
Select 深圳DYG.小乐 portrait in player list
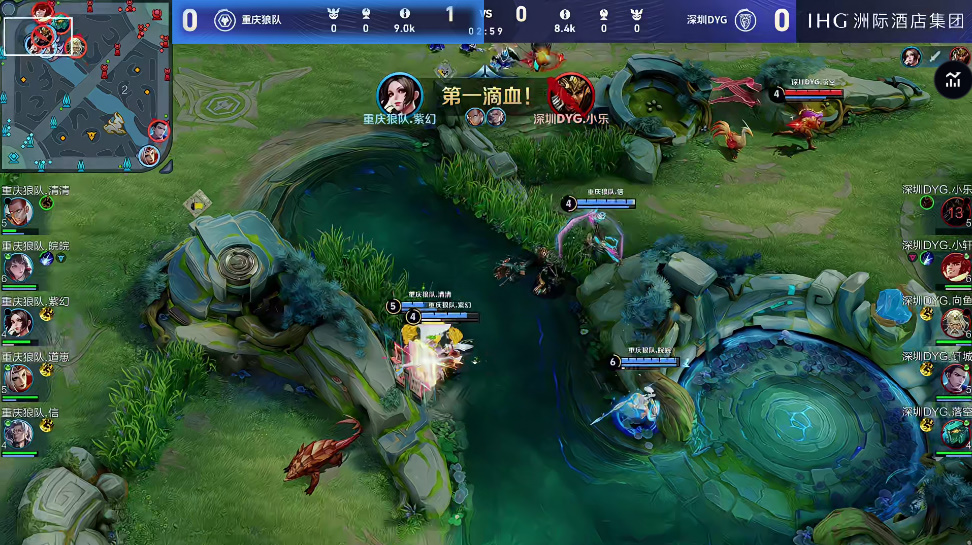tap(954, 212)
